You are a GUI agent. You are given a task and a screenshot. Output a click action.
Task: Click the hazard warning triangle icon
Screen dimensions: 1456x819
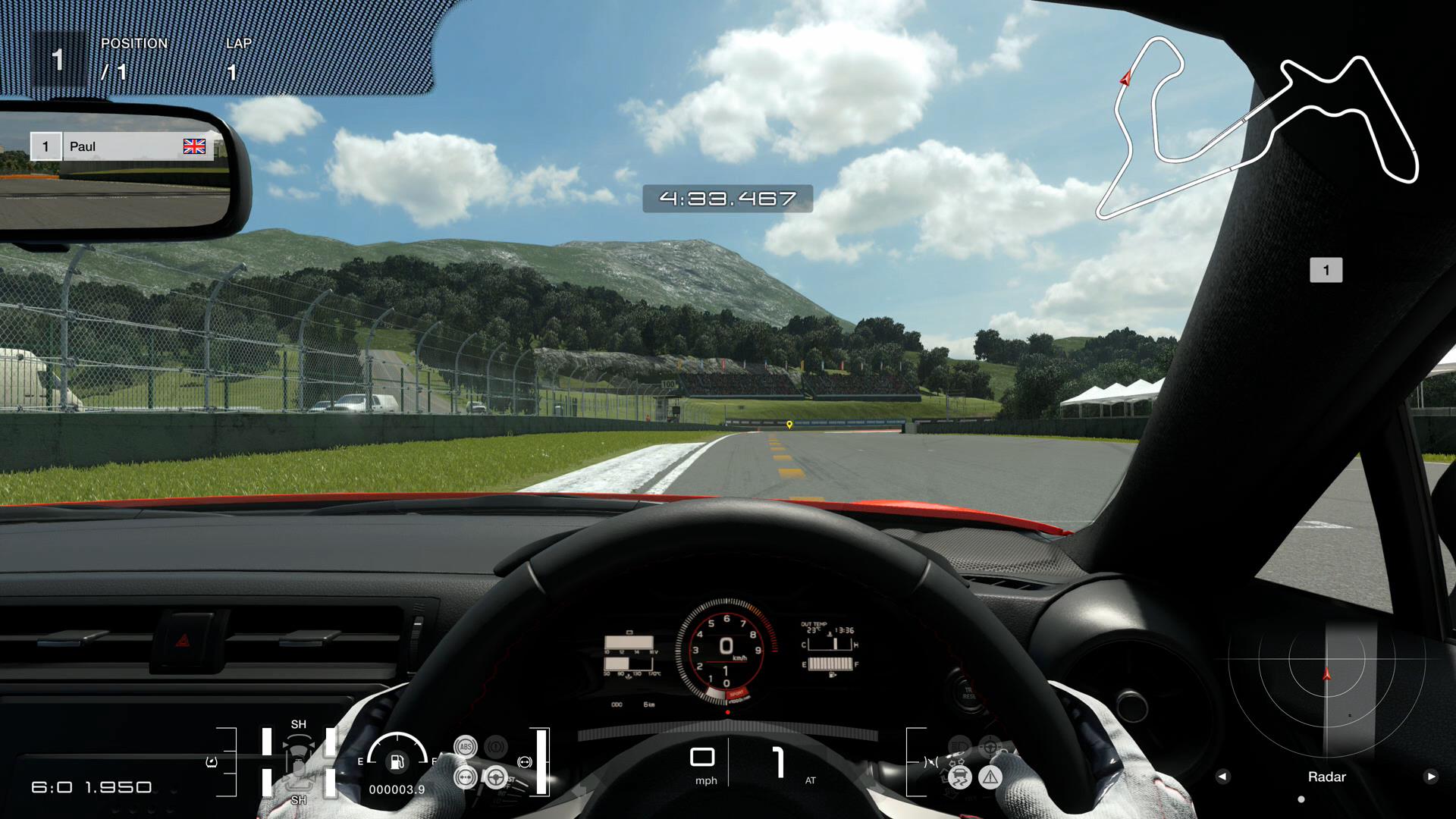[x=990, y=777]
